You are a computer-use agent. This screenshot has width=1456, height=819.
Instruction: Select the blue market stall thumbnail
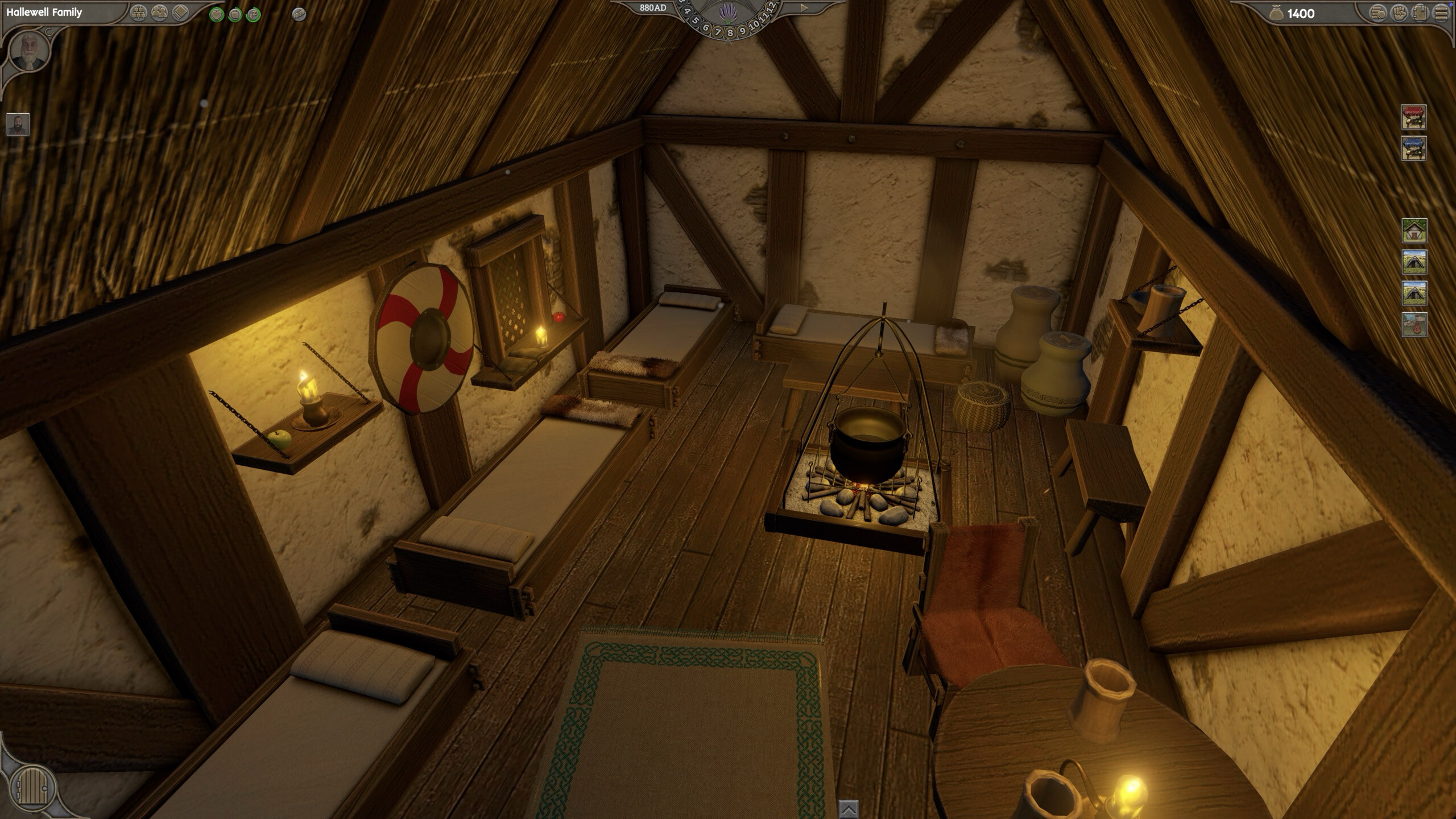click(x=1414, y=147)
